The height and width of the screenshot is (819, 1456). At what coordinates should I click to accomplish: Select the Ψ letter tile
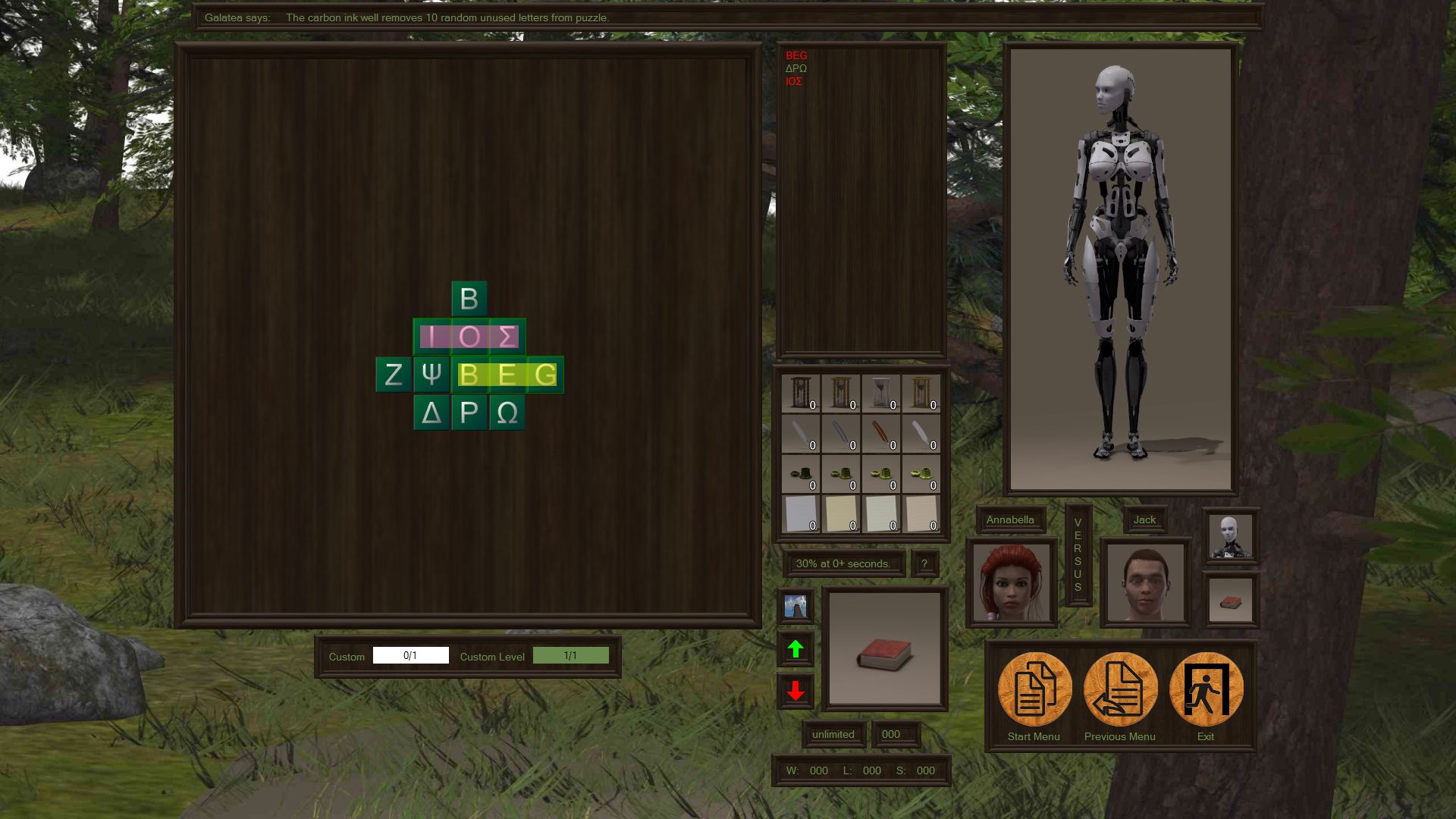[431, 375]
